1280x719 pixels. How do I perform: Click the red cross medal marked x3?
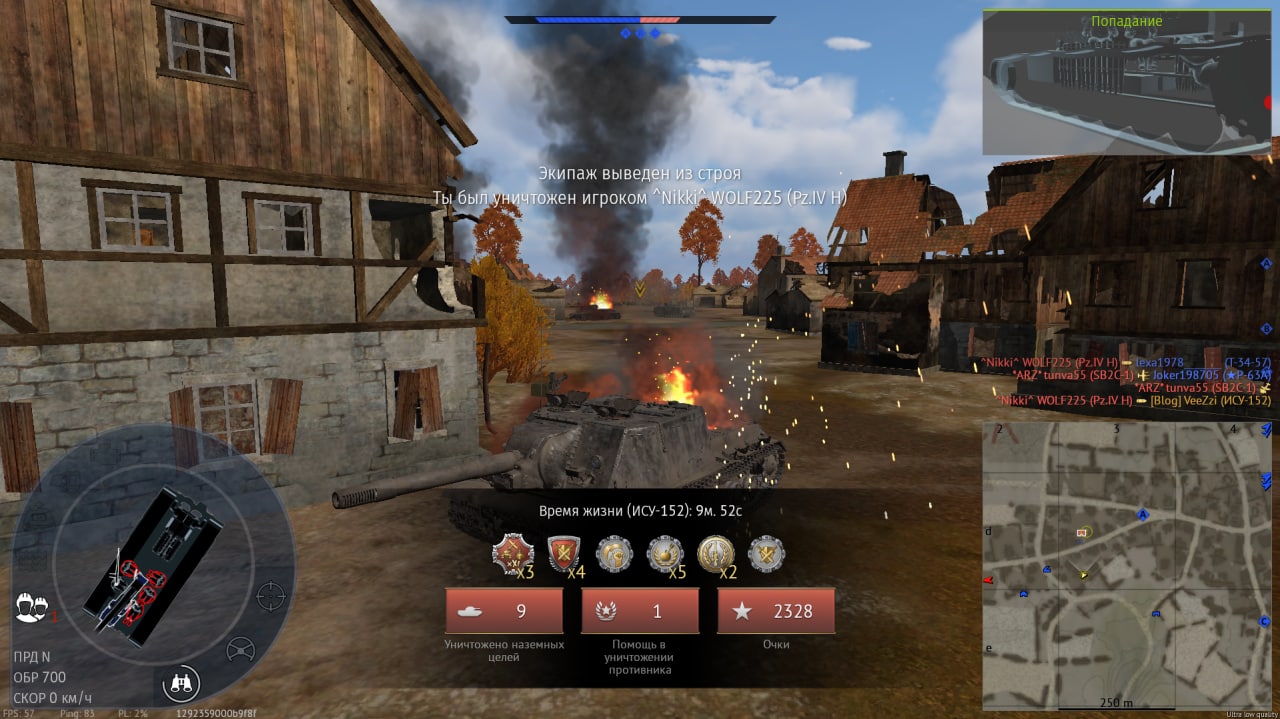(511, 555)
